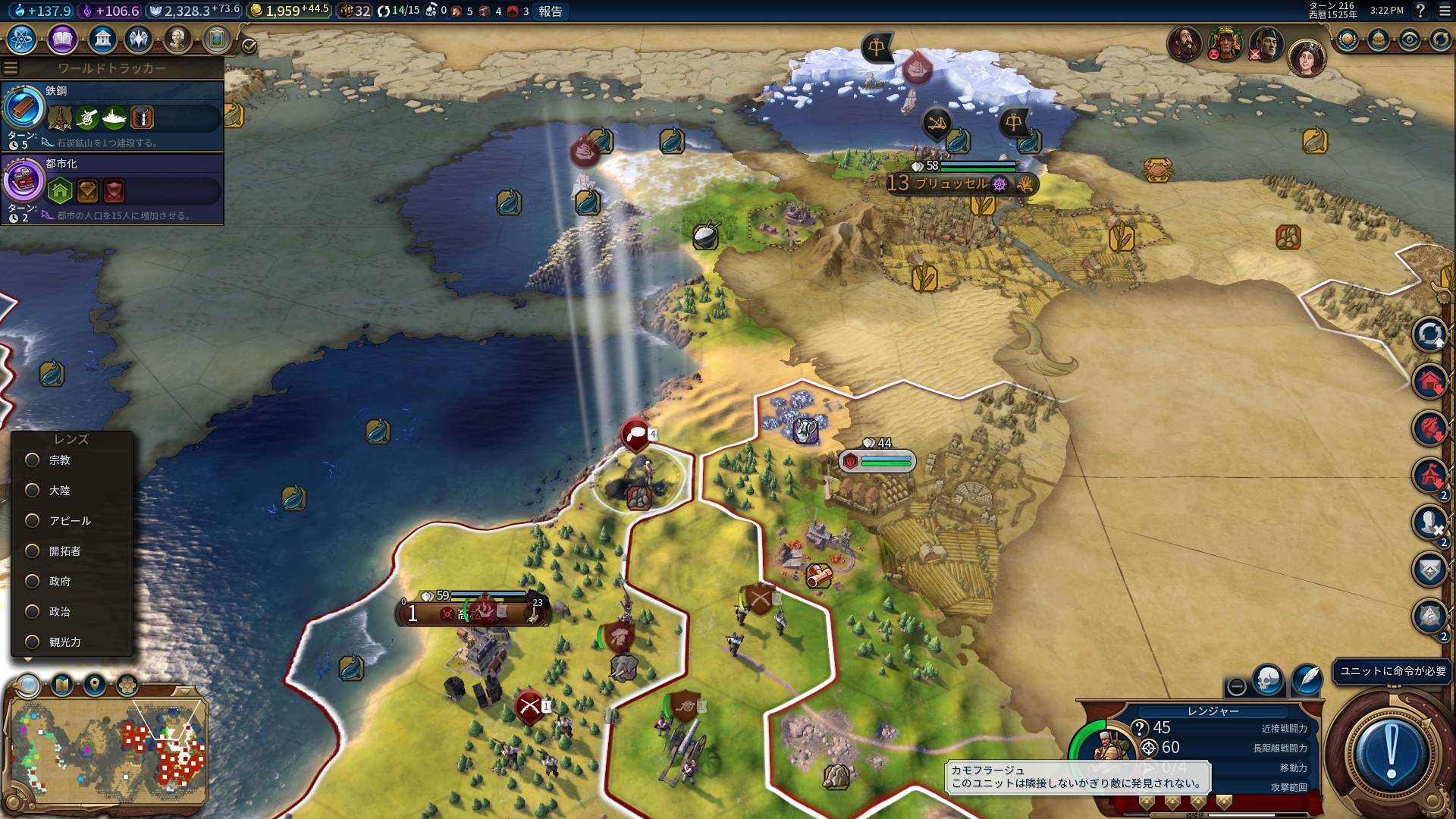Open the civics tree book icon
The image size is (1456, 819).
click(x=62, y=39)
